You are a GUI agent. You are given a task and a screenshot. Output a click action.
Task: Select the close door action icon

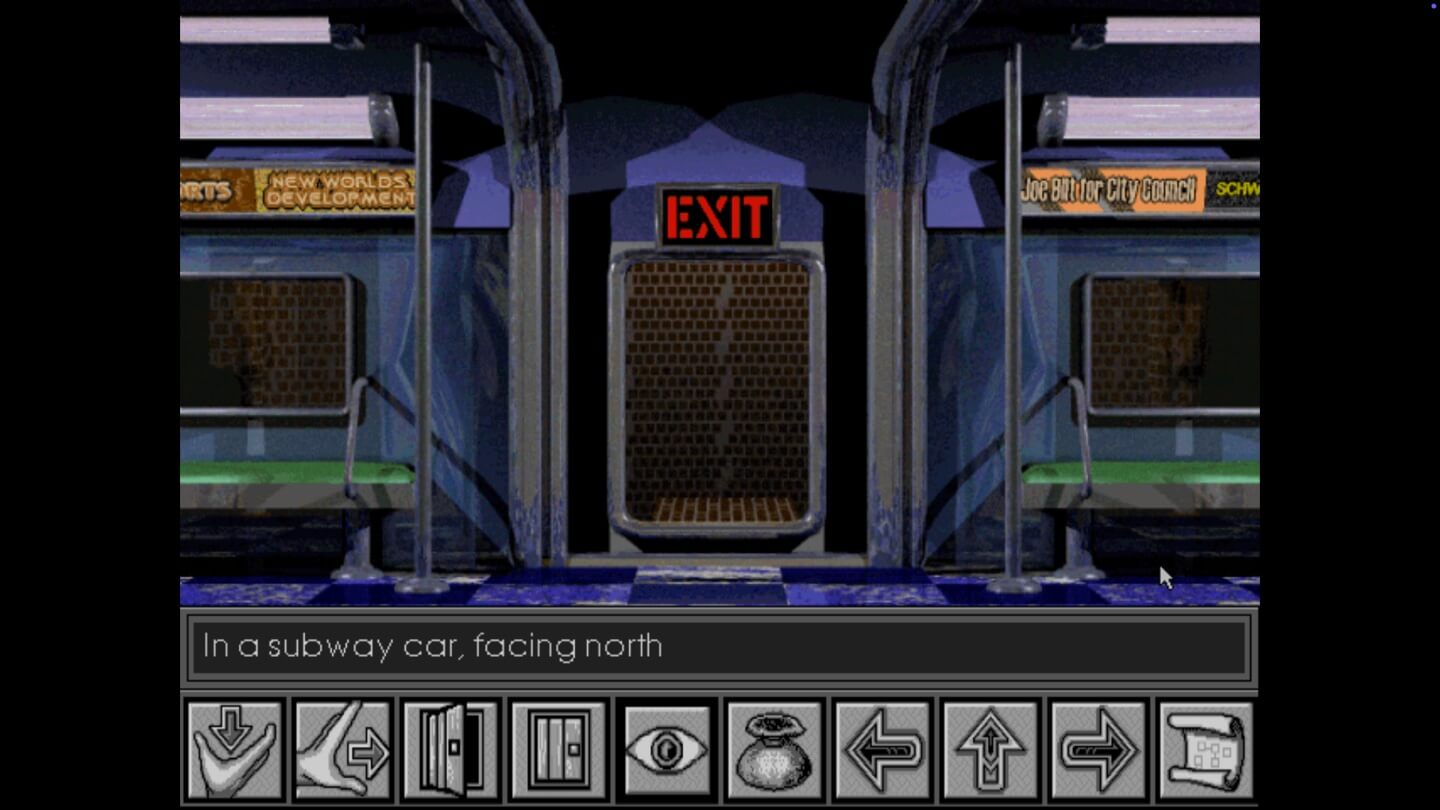pos(557,748)
